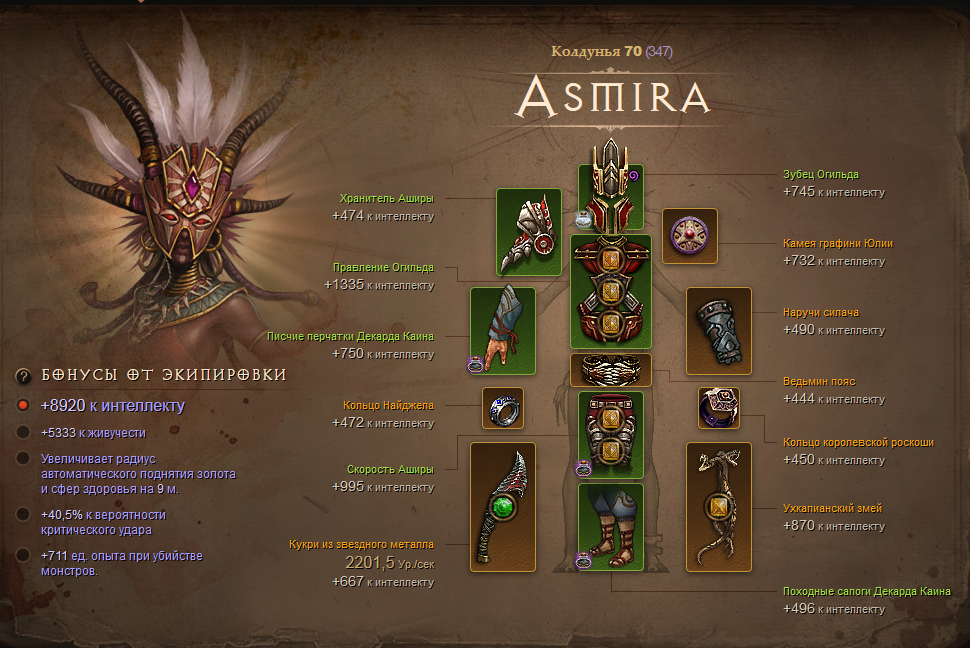Viewport: 970px width, 648px height.
Task: Select the Правление Огильда chest armor slot
Action: pyautogui.click(x=610, y=291)
